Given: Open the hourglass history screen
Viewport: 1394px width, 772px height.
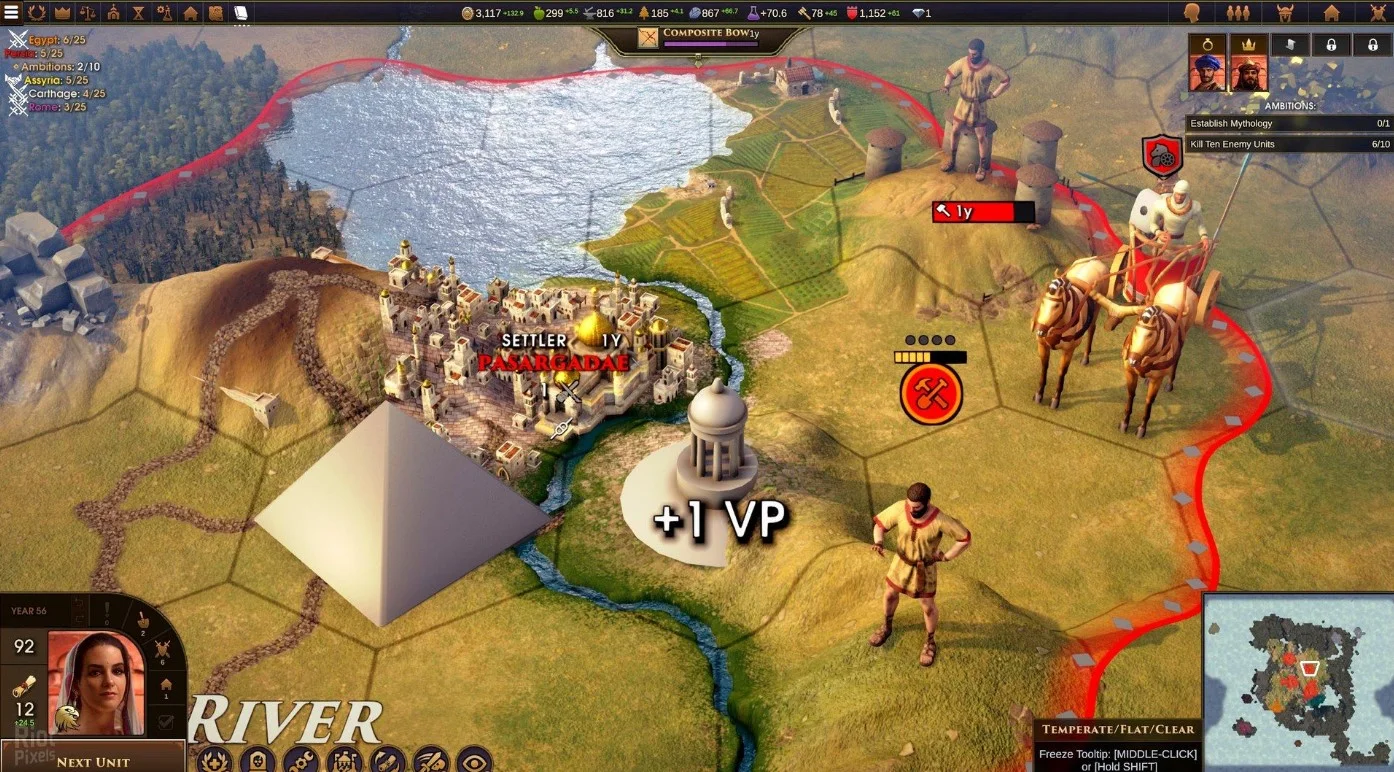Looking at the screenshot, I should coord(138,13).
